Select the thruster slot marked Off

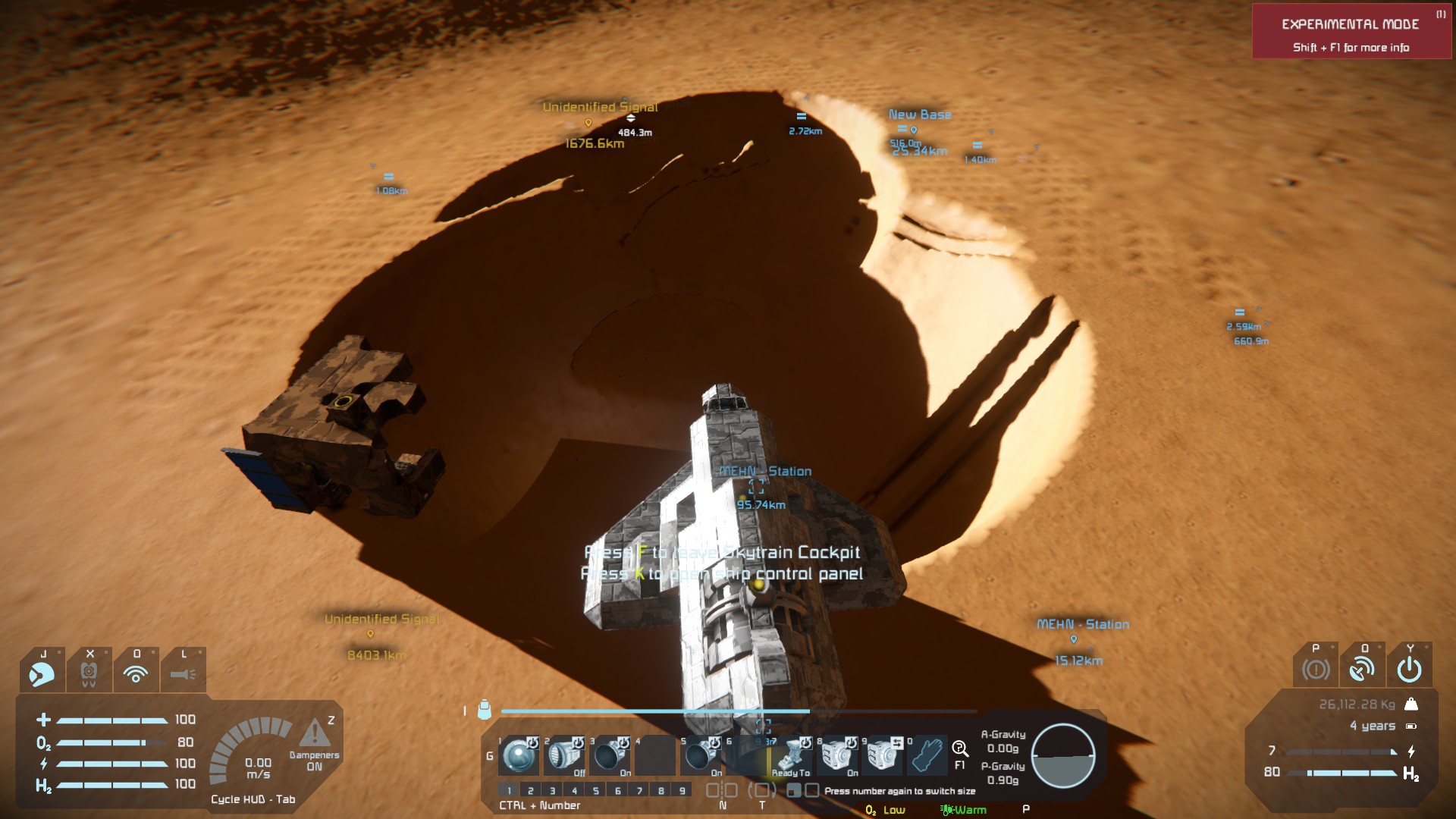point(564,755)
